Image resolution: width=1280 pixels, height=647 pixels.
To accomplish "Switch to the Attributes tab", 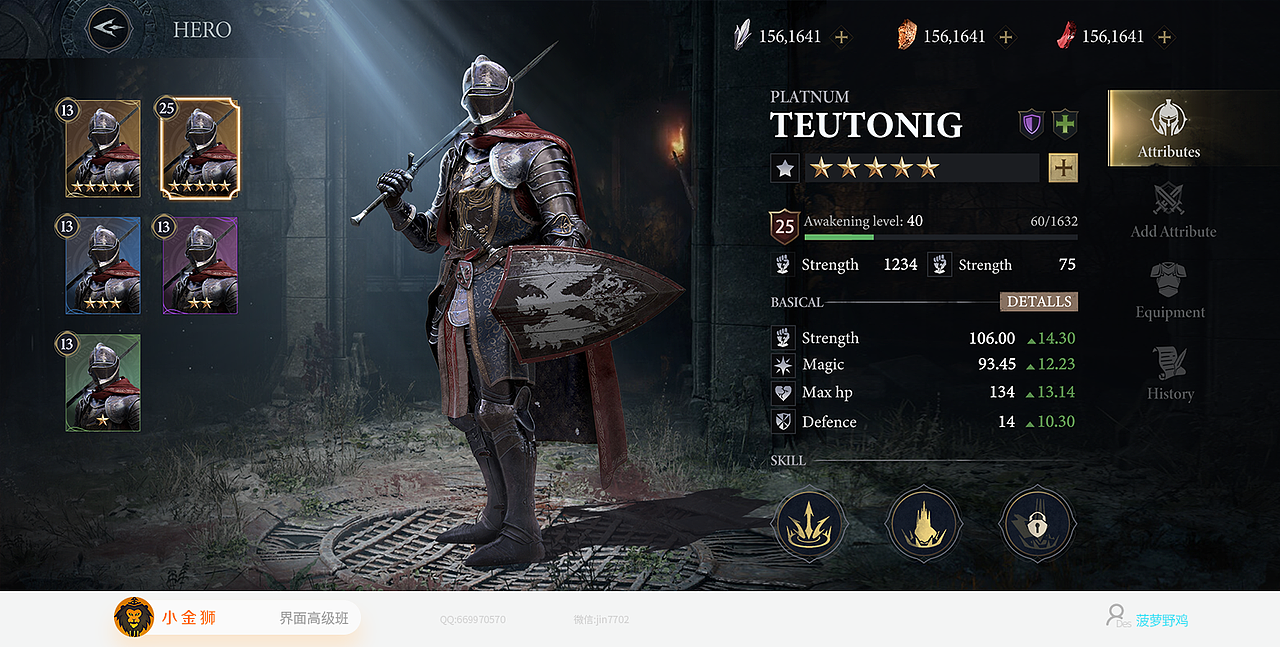I will coord(1168,129).
